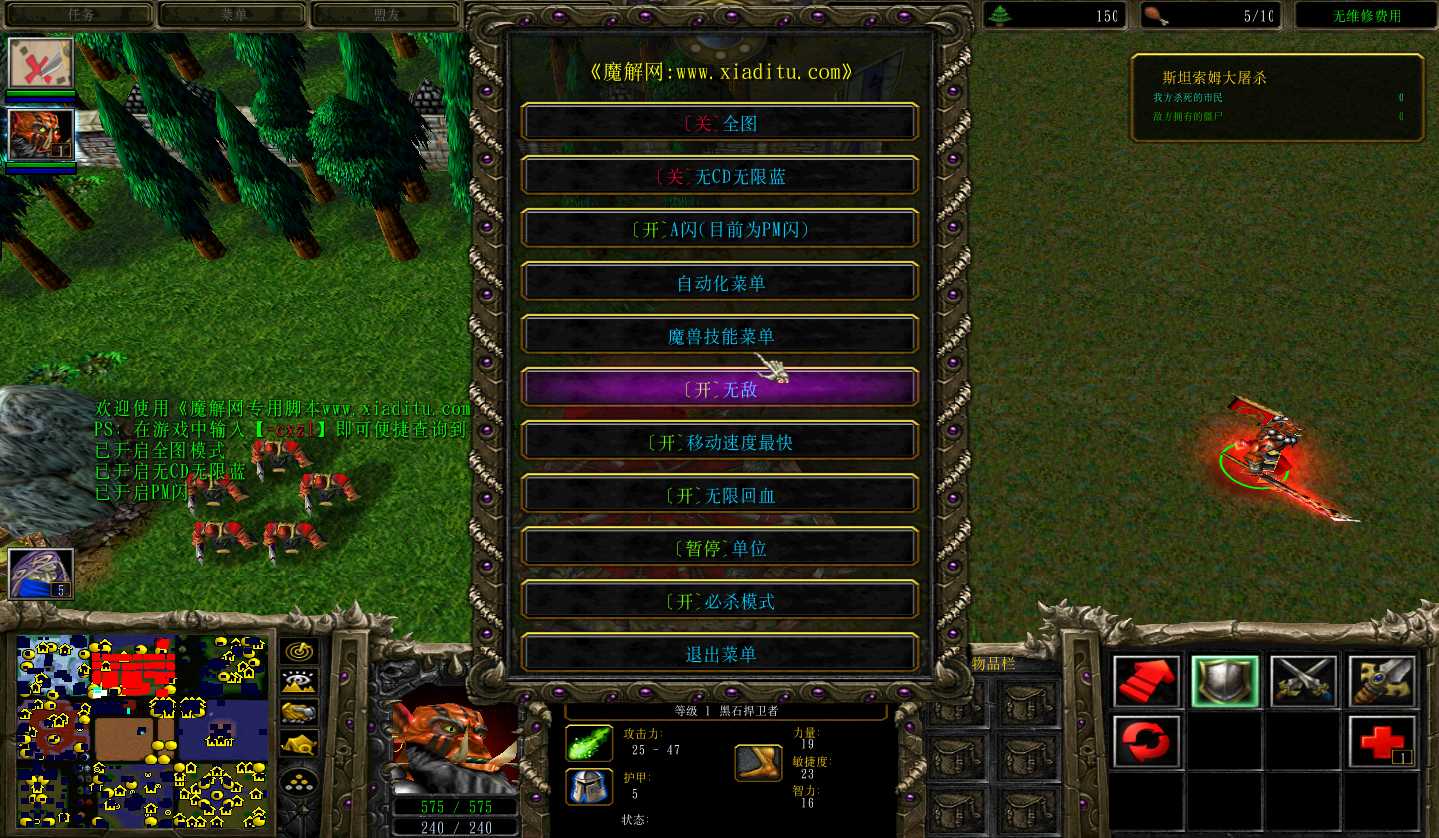Click the hero's attack damage icon
The image size is (1439, 838).
pyautogui.click(x=589, y=742)
